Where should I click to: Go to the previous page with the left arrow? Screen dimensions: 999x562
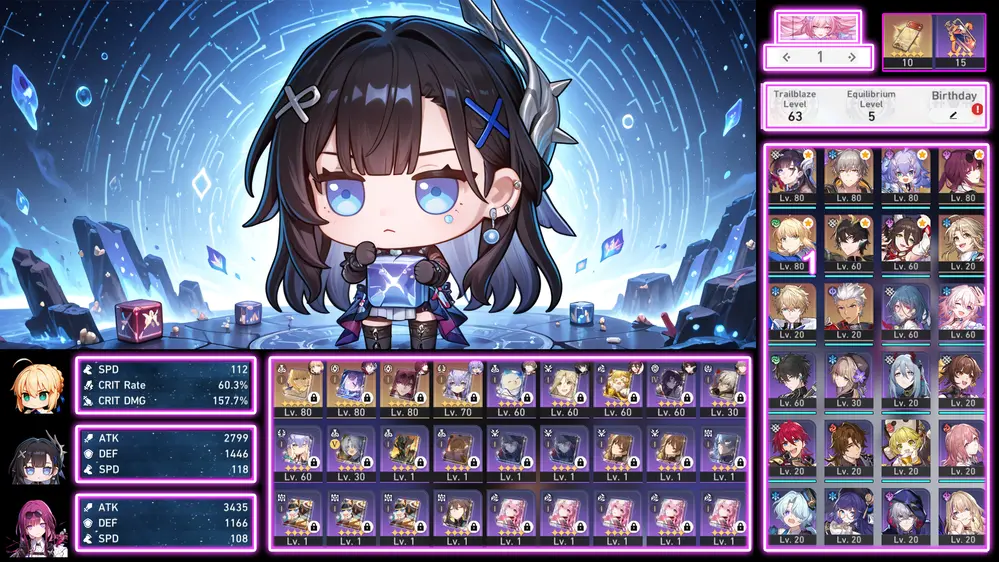point(785,57)
